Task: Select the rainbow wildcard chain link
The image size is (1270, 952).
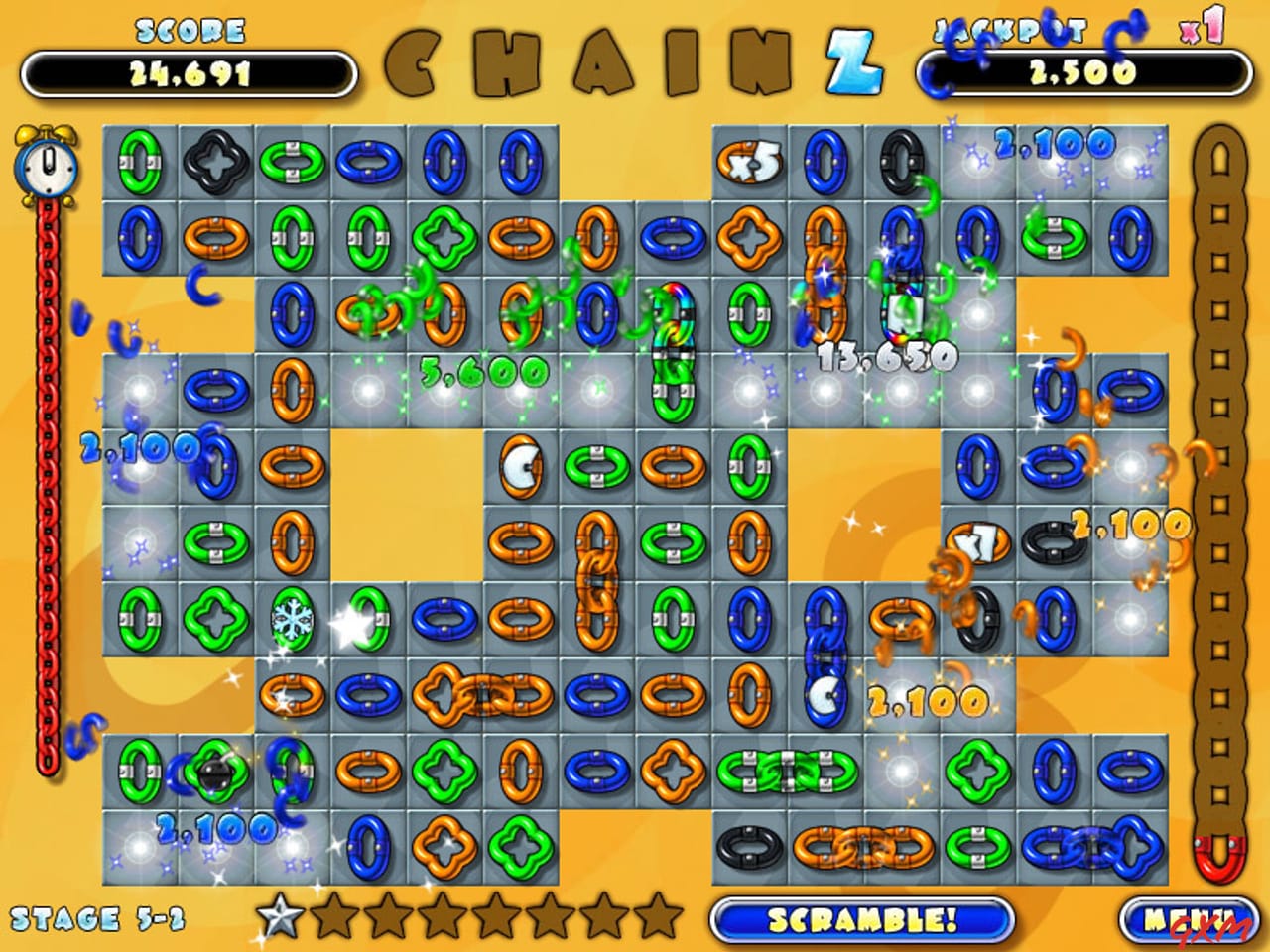Action: [x=675, y=307]
